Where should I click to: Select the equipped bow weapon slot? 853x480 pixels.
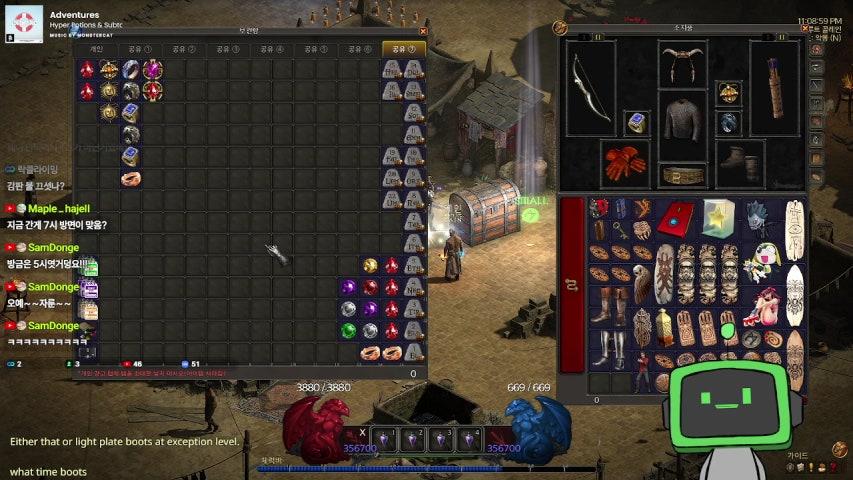tap(590, 87)
